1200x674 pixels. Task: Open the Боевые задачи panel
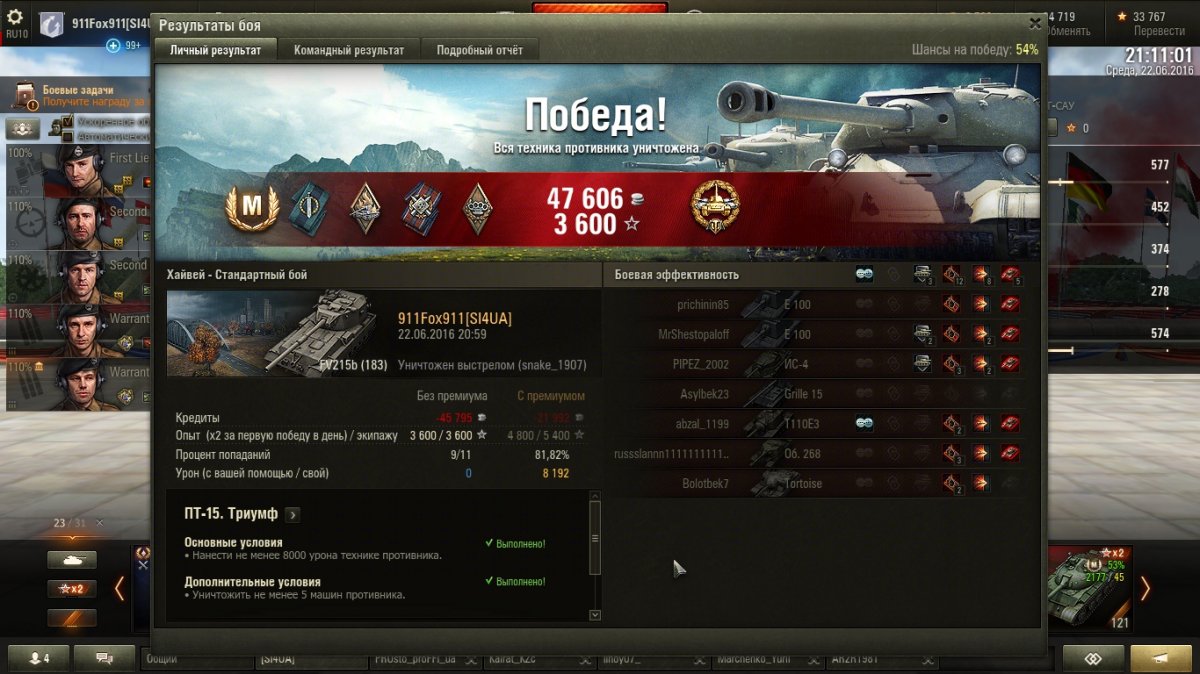78,96
